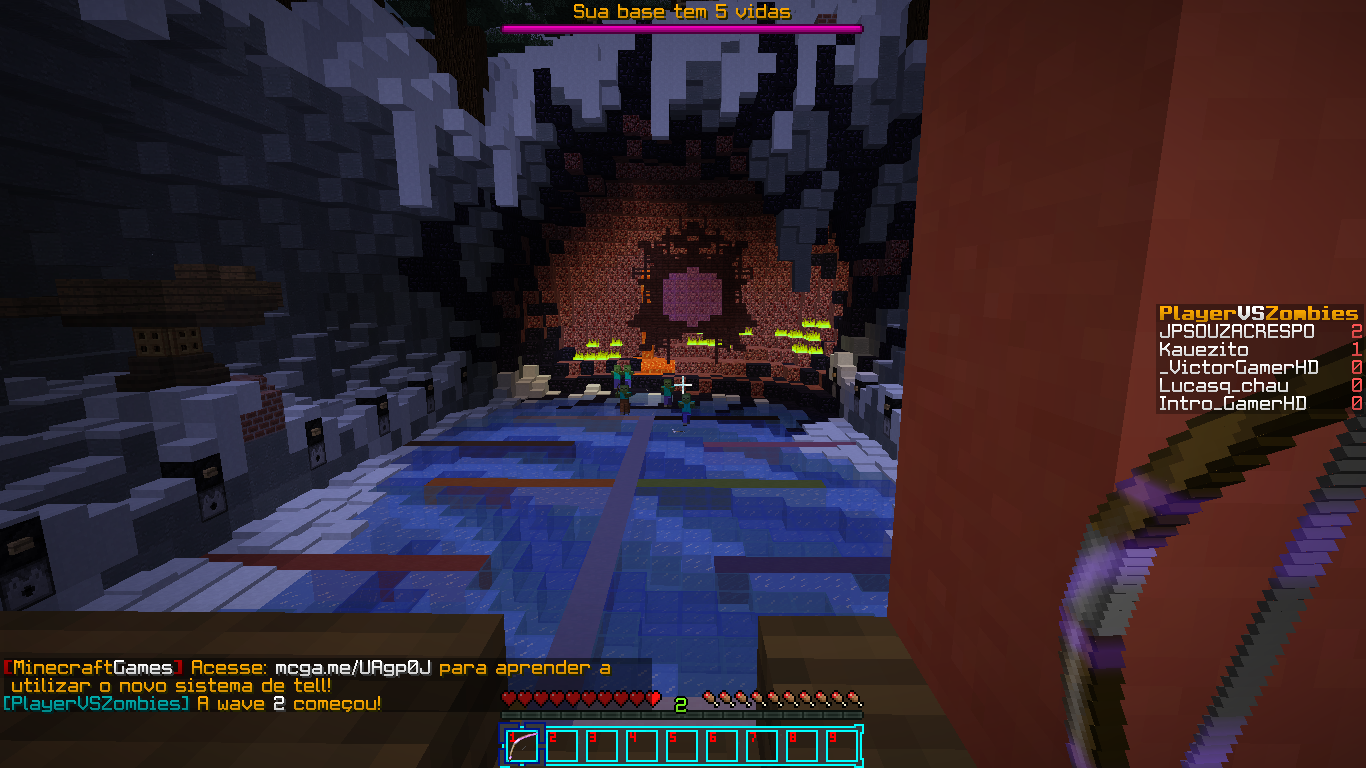Open the mcga.me/UAgp0J chat link
The image size is (1366, 768).
click(352, 668)
